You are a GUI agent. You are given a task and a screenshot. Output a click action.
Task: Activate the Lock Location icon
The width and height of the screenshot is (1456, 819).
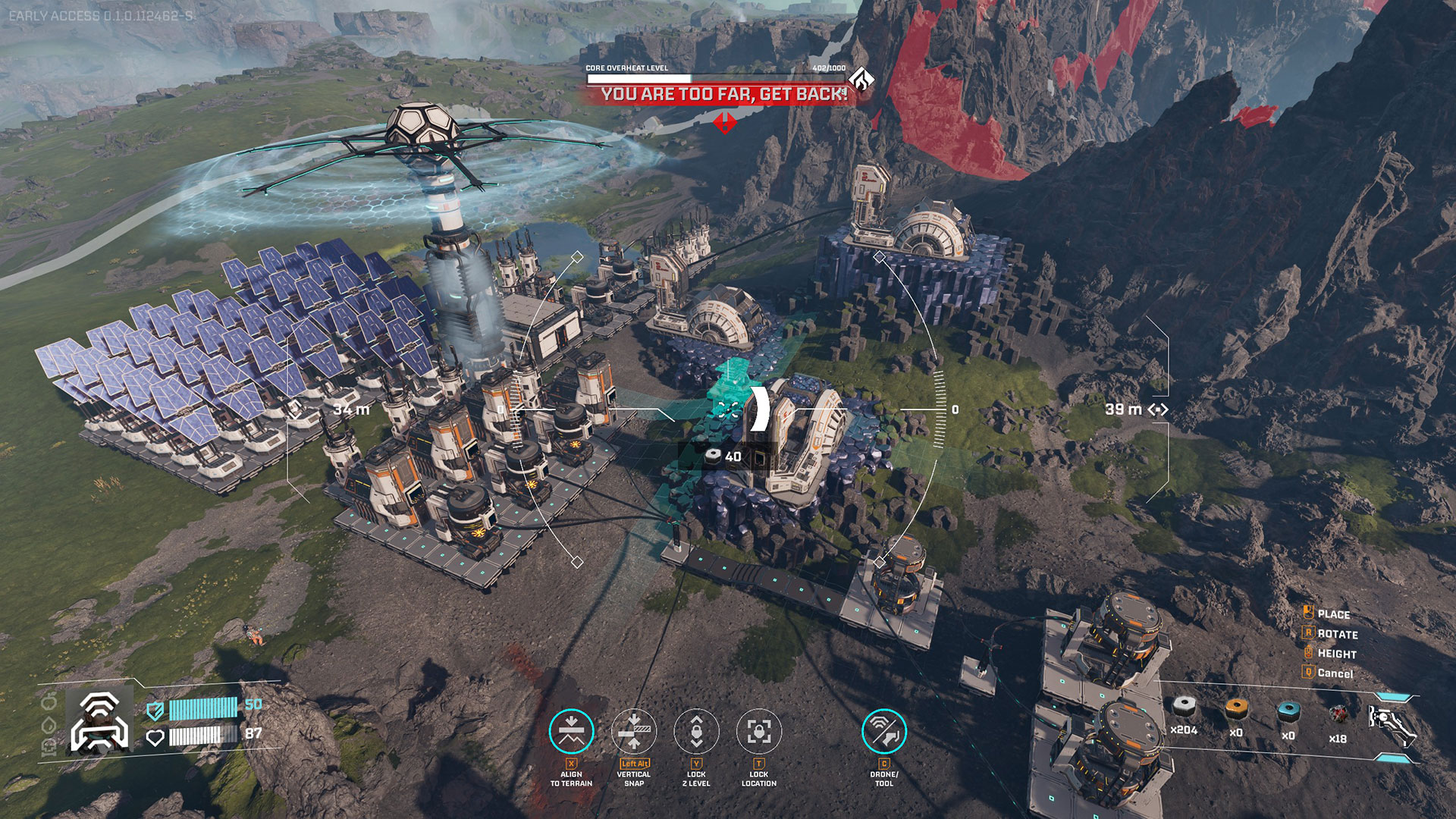click(x=759, y=731)
